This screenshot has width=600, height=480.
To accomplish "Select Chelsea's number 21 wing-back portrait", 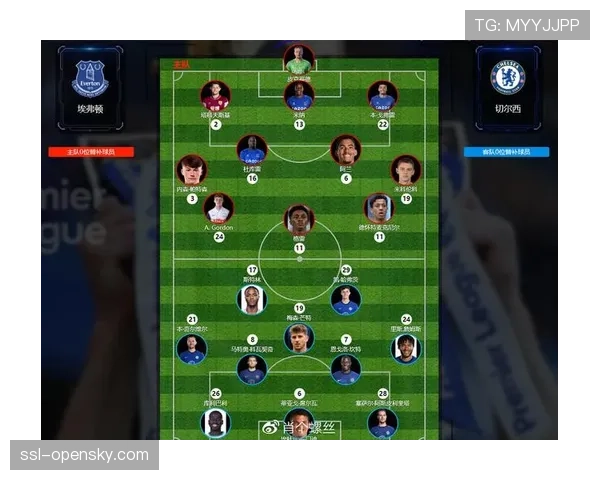I will pyautogui.click(x=192, y=348).
